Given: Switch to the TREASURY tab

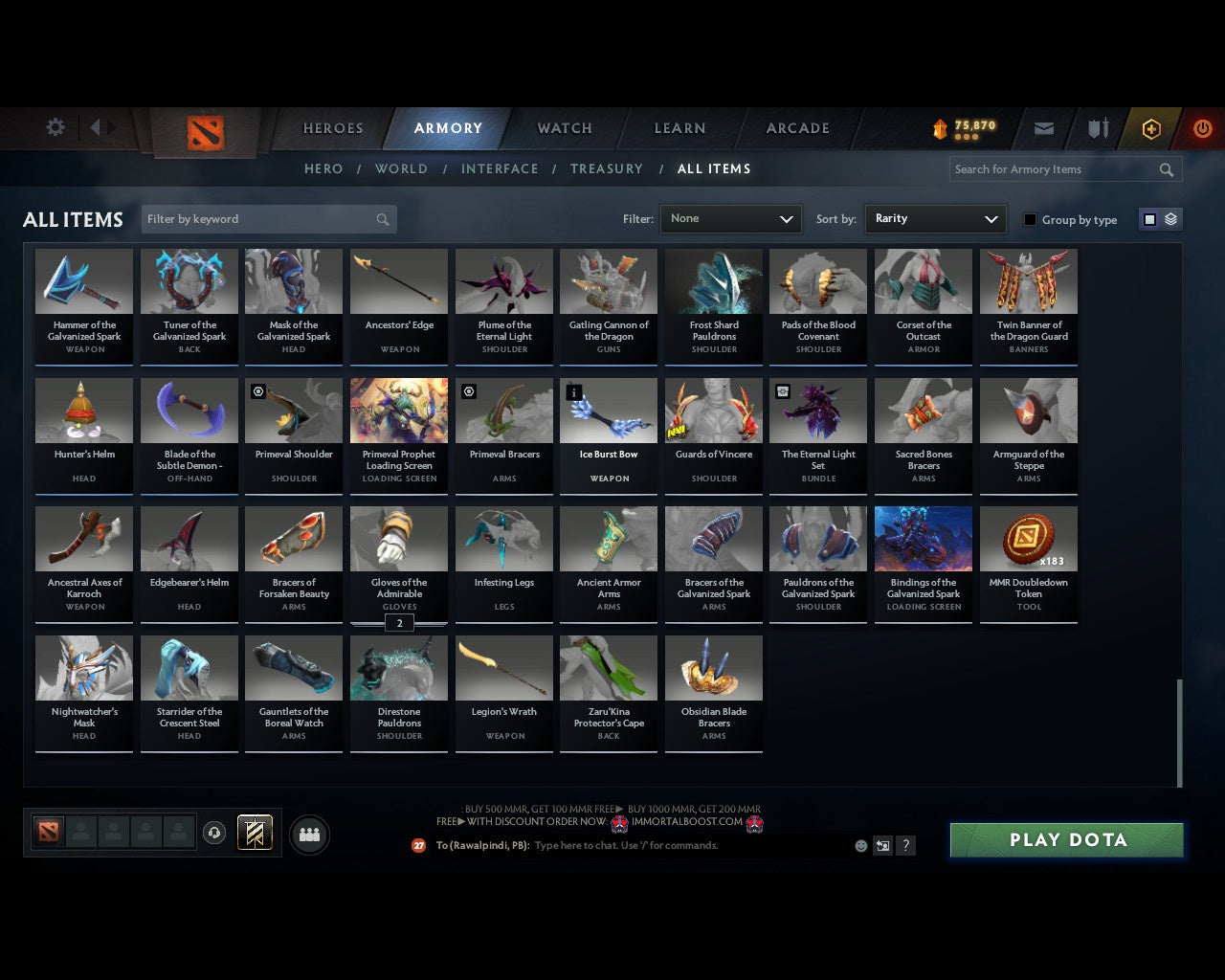Looking at the screenshot, I should pyautogui.click(x=606, y=168).
